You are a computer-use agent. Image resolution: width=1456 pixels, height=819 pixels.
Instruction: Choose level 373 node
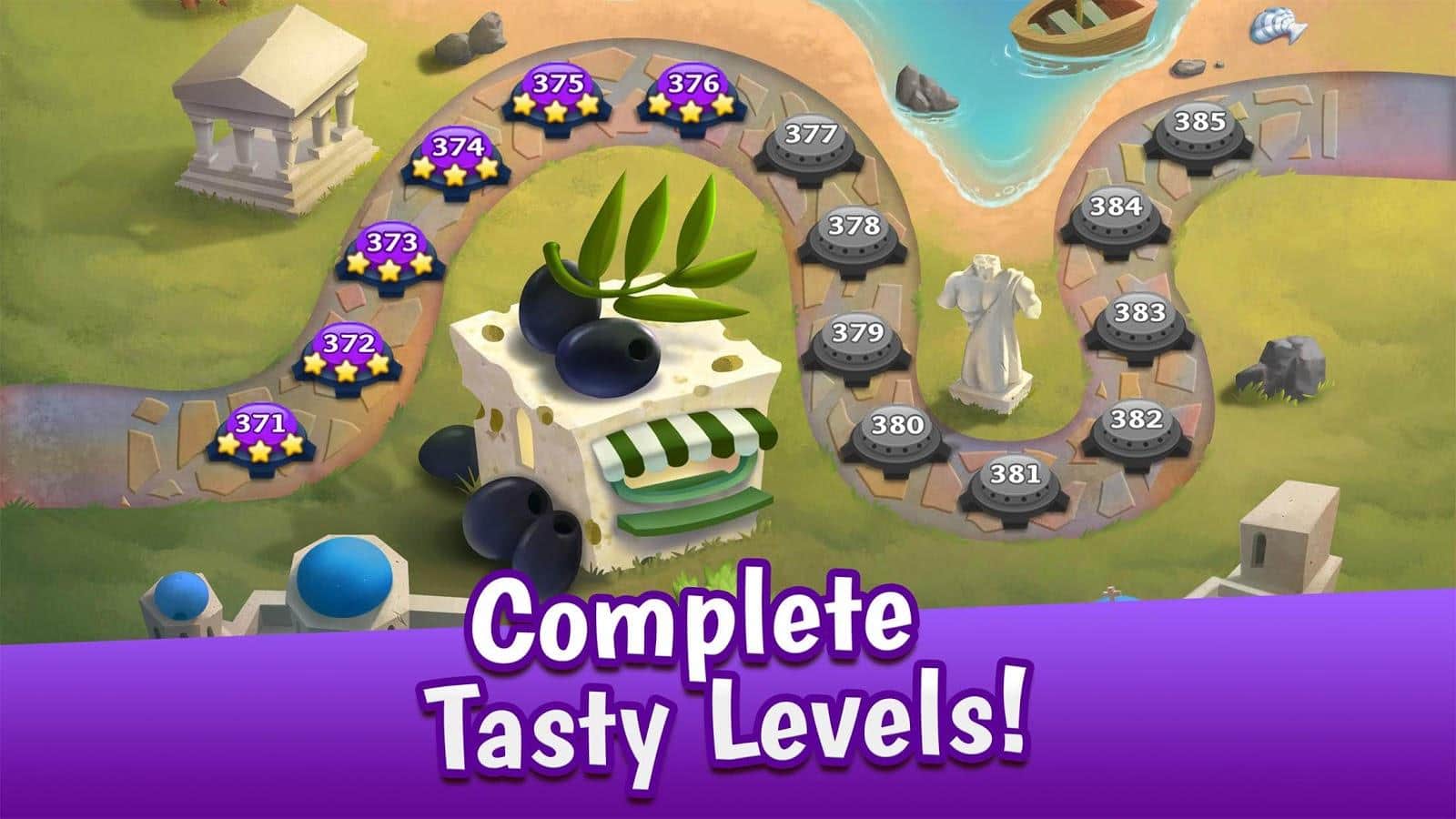(390, 255)
